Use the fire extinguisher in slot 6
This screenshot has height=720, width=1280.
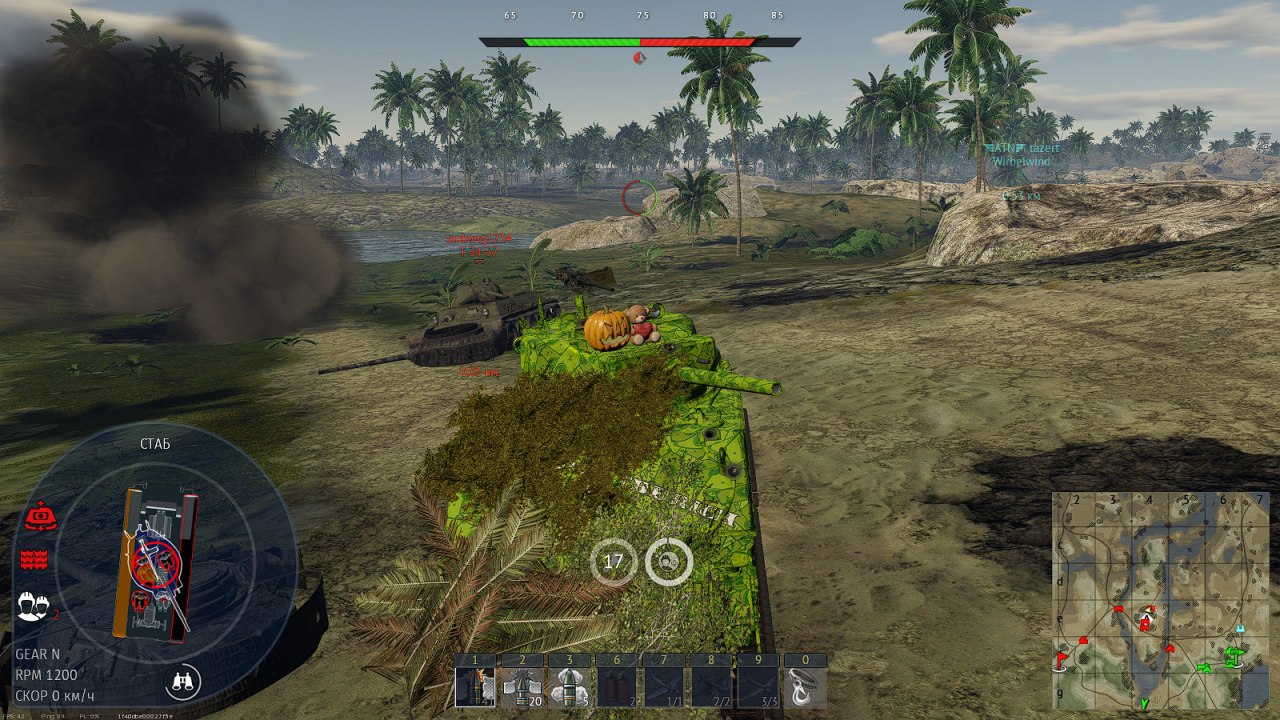coord(616,687)
